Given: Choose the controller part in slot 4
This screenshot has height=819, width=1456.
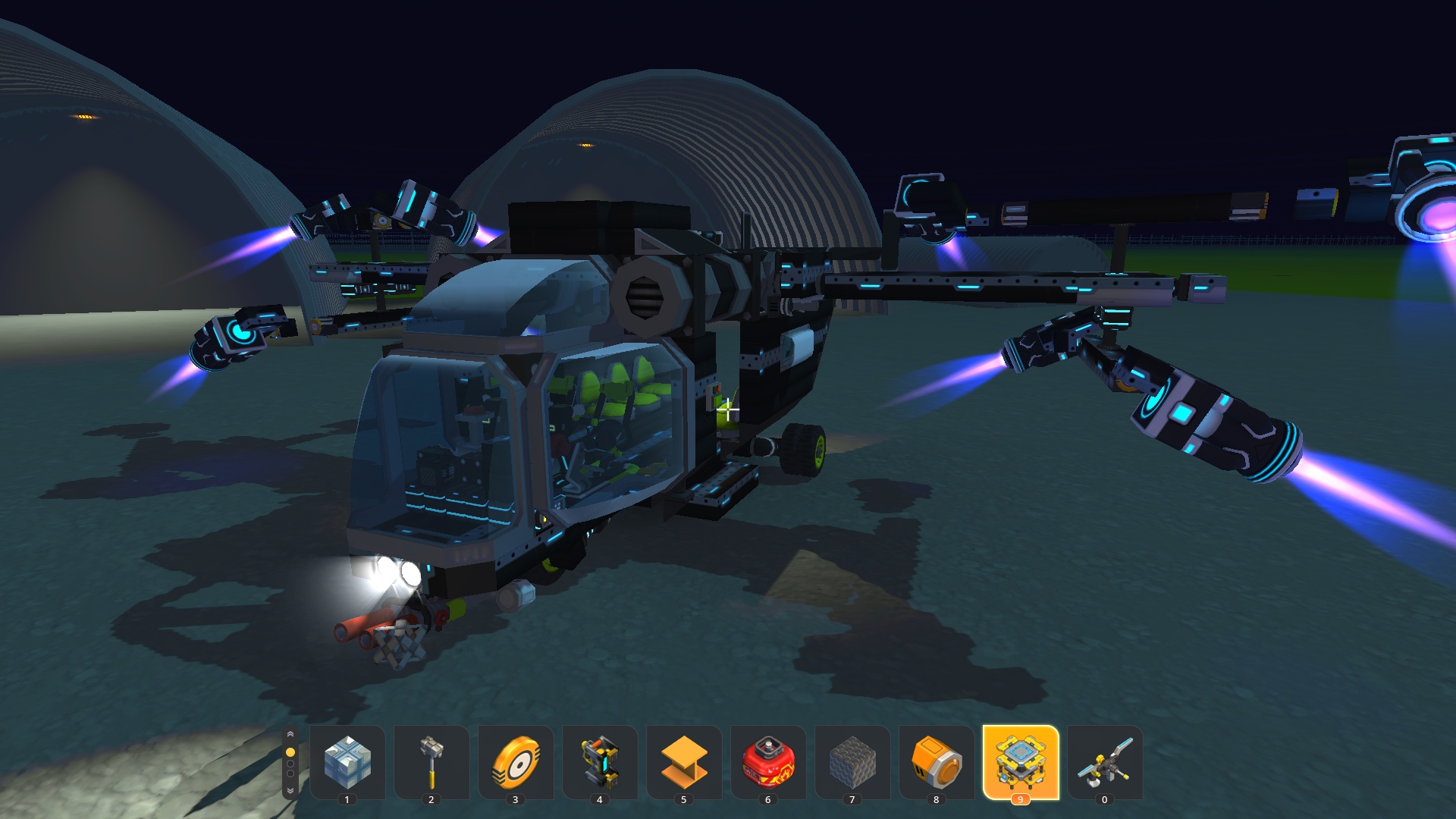Looking at the screenshot, I should coord(600,761).
